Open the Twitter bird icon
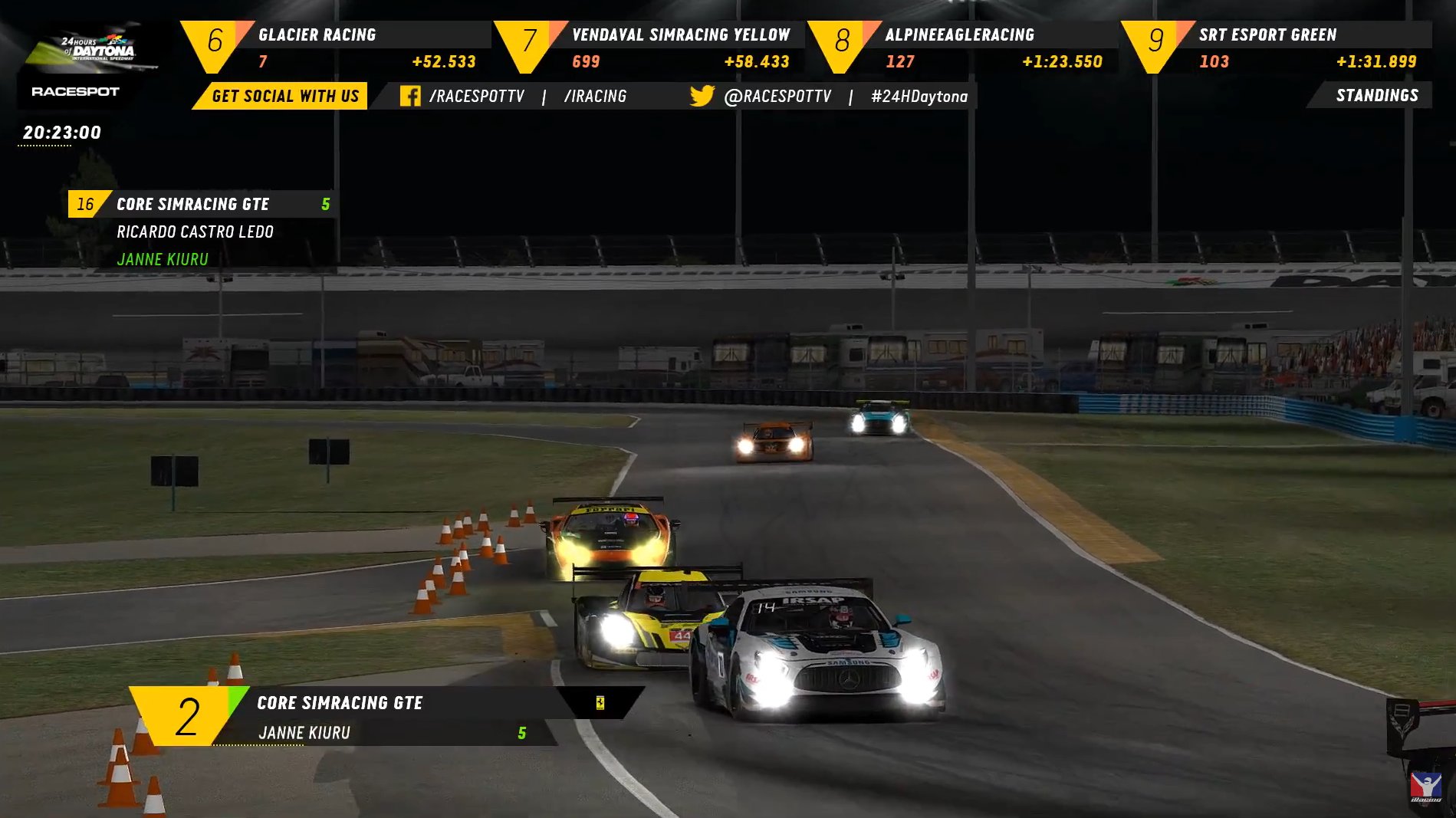The width and height of the screenshot is (1456, 818). [702, 96]
